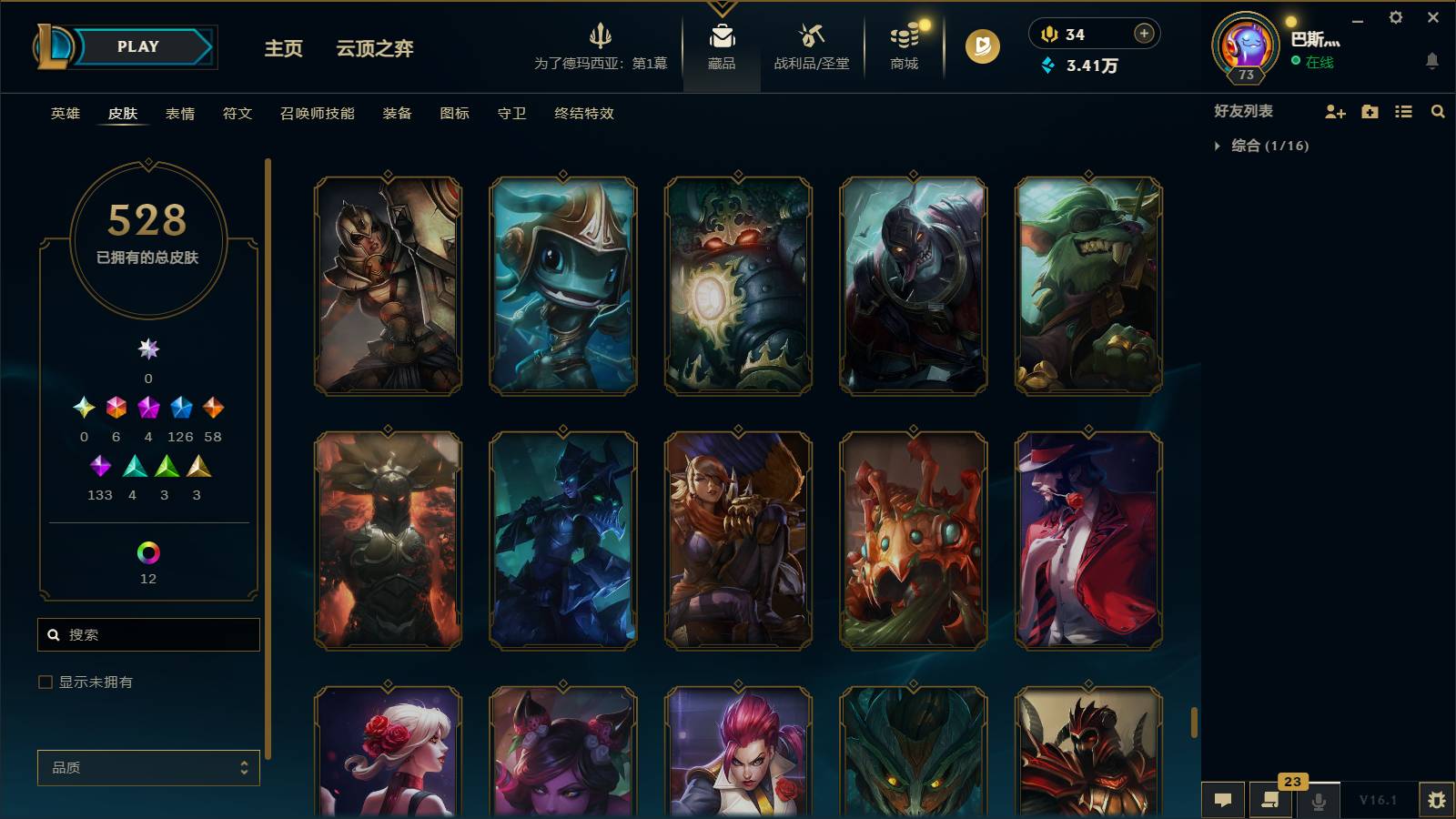Toggle the microphone for voice chat

(x=1318, y=801)
